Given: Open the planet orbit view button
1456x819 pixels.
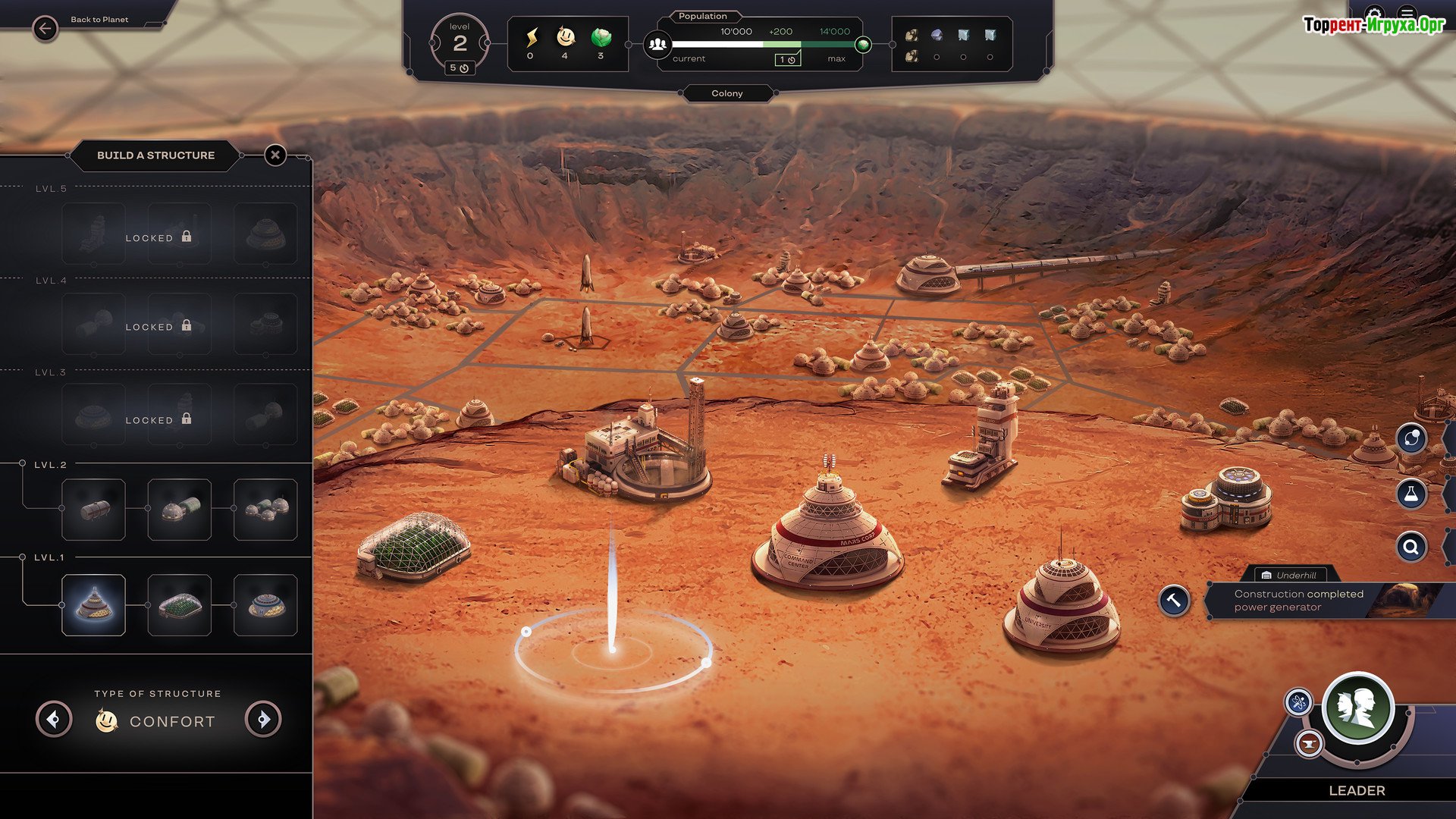Looking at the screenshot, I should pyautogui.click(x=1411, y=438).
